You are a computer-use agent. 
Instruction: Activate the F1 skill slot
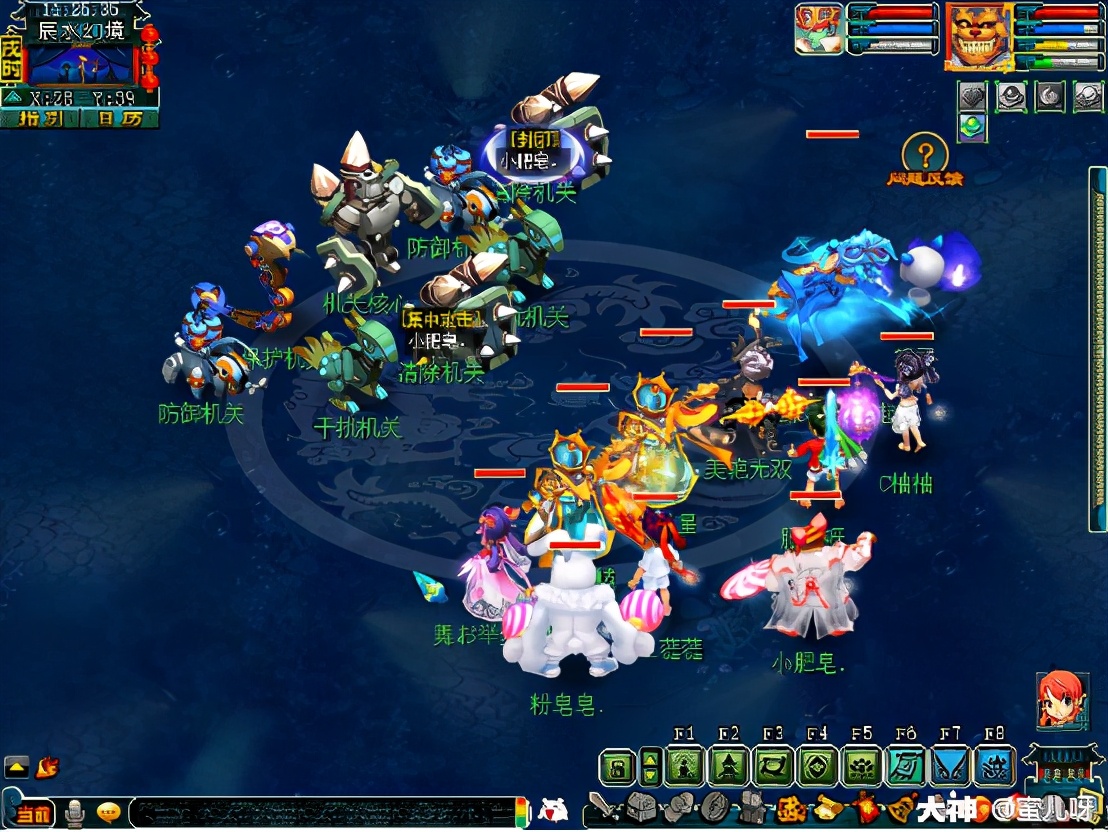tap(686, 767)
